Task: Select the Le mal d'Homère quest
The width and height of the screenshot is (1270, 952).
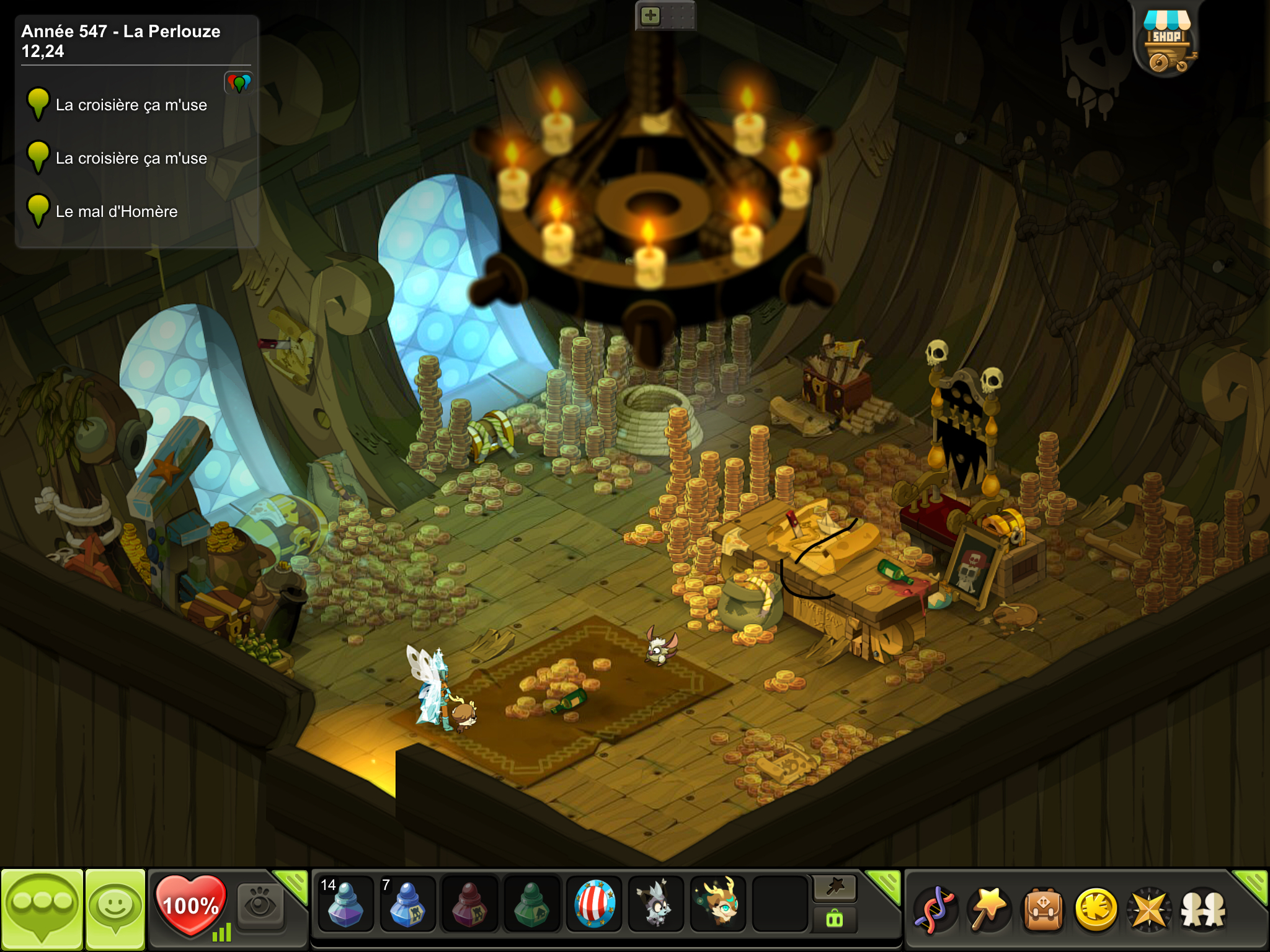Action: [117, 211]
